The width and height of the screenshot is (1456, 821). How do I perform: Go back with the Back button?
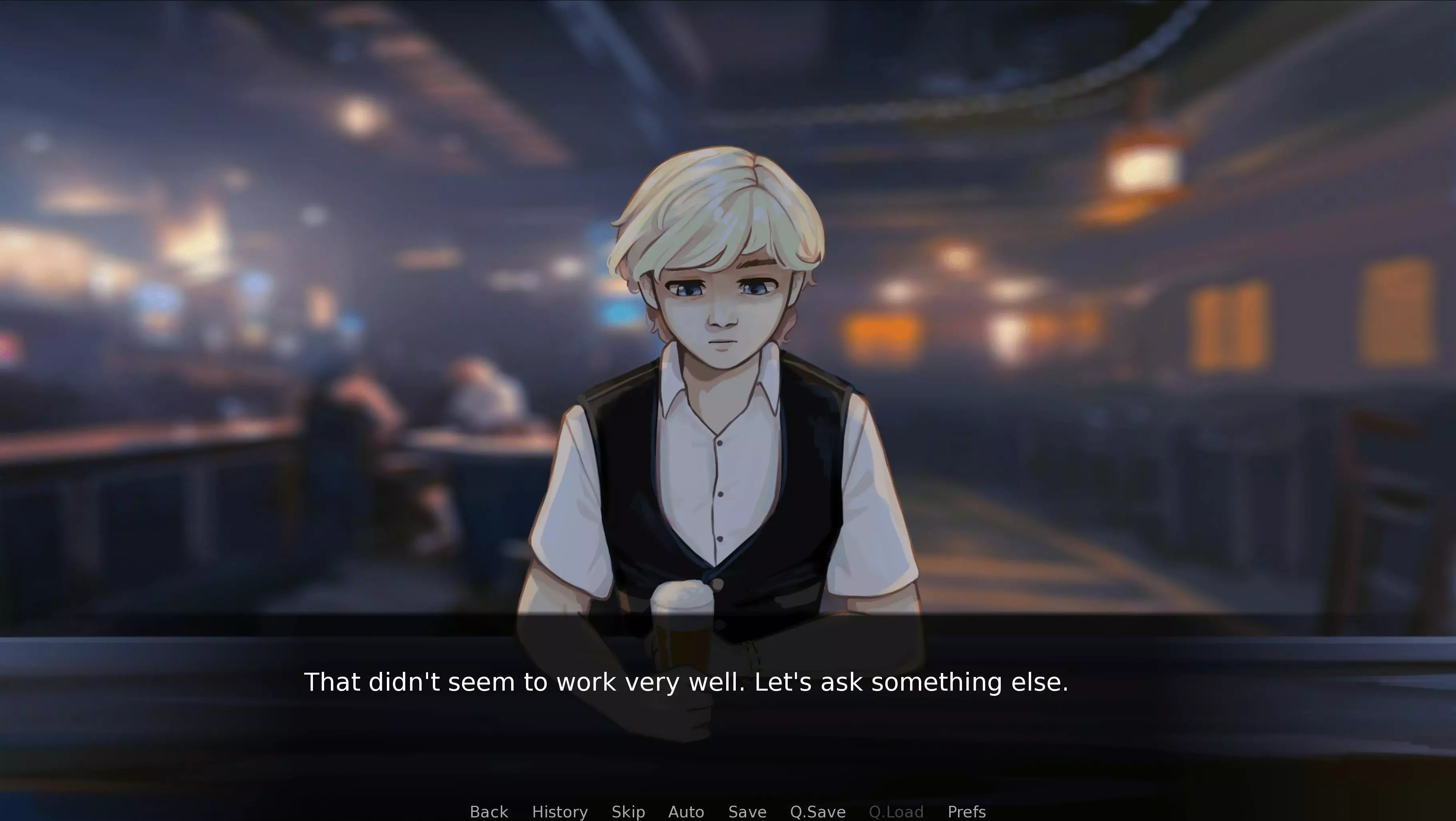click(489, 811)
